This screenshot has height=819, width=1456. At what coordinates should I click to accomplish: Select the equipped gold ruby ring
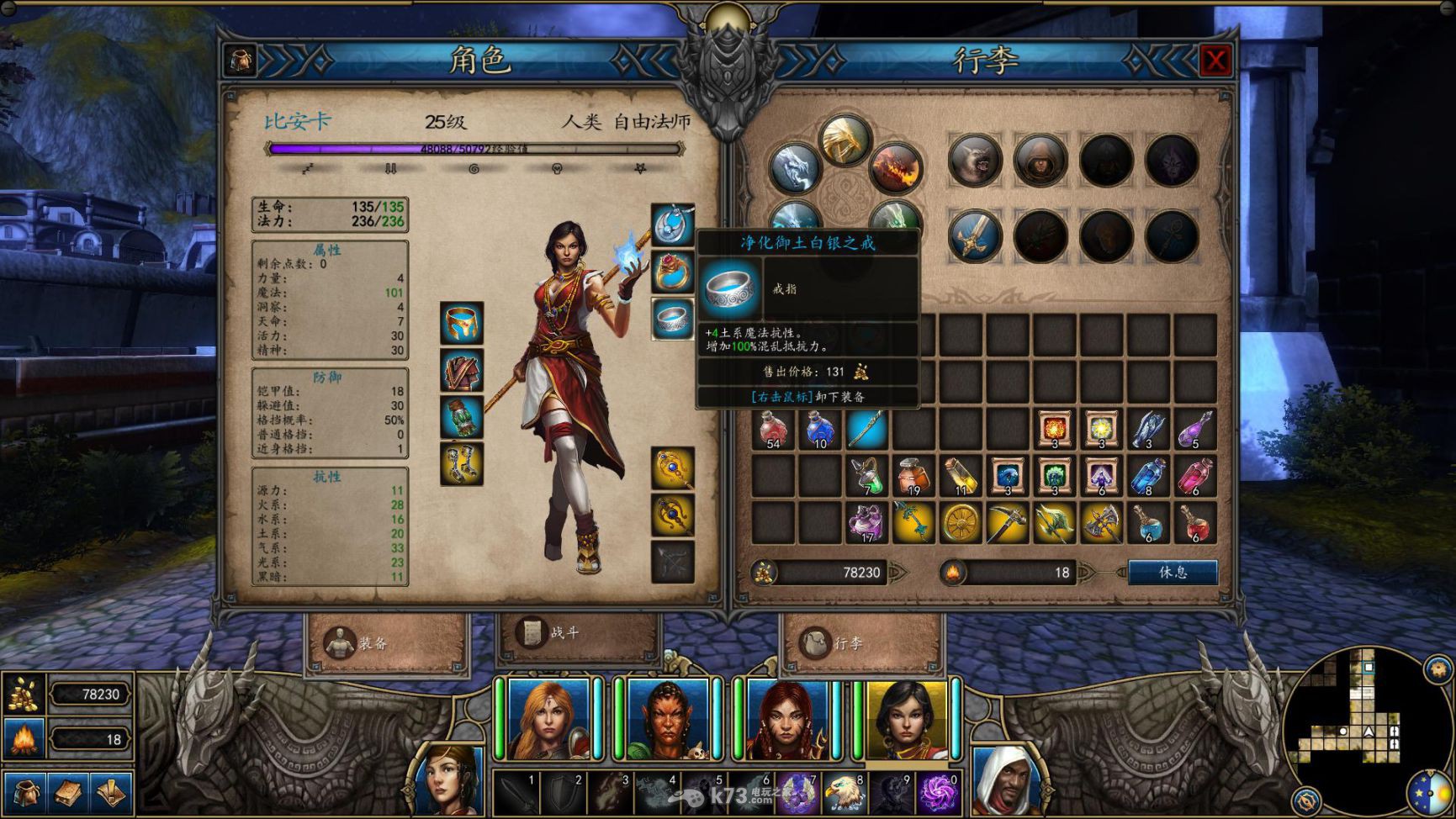click(673, 272)
